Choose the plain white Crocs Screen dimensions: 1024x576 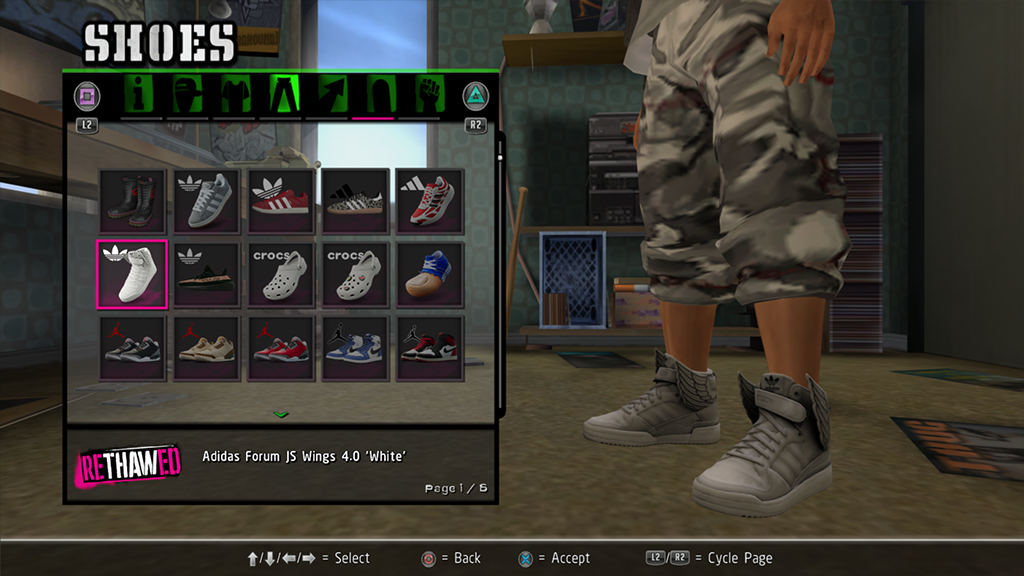click(x=281, y=275)
